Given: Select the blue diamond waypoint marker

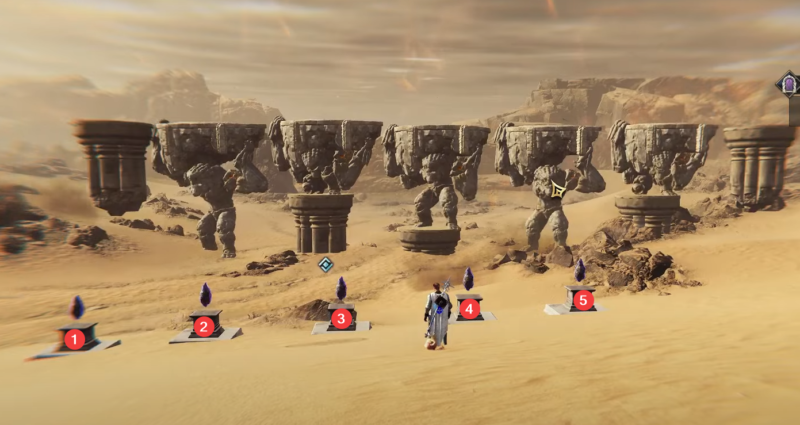Looking at the screenshot, I should coord(325,264).
